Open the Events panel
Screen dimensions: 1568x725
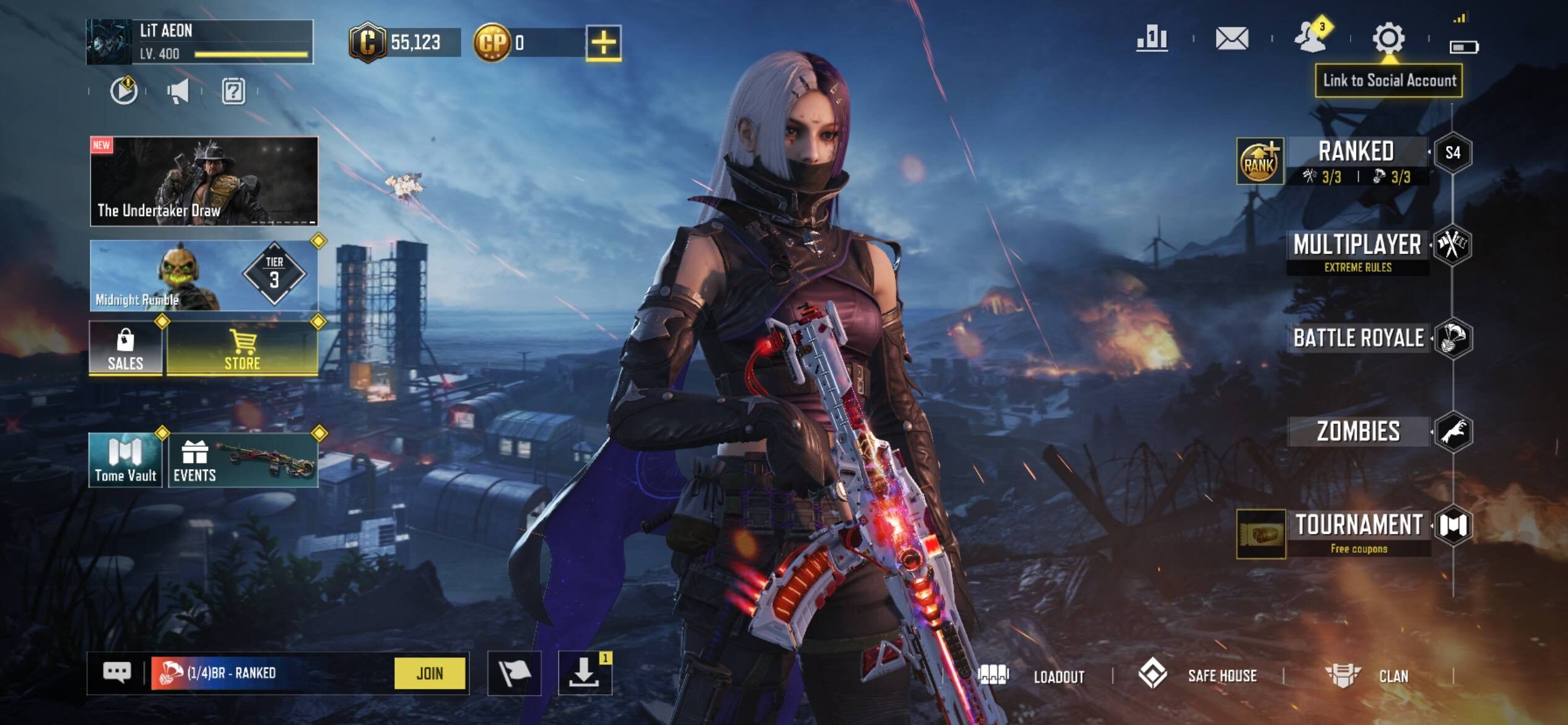[242, 460]
